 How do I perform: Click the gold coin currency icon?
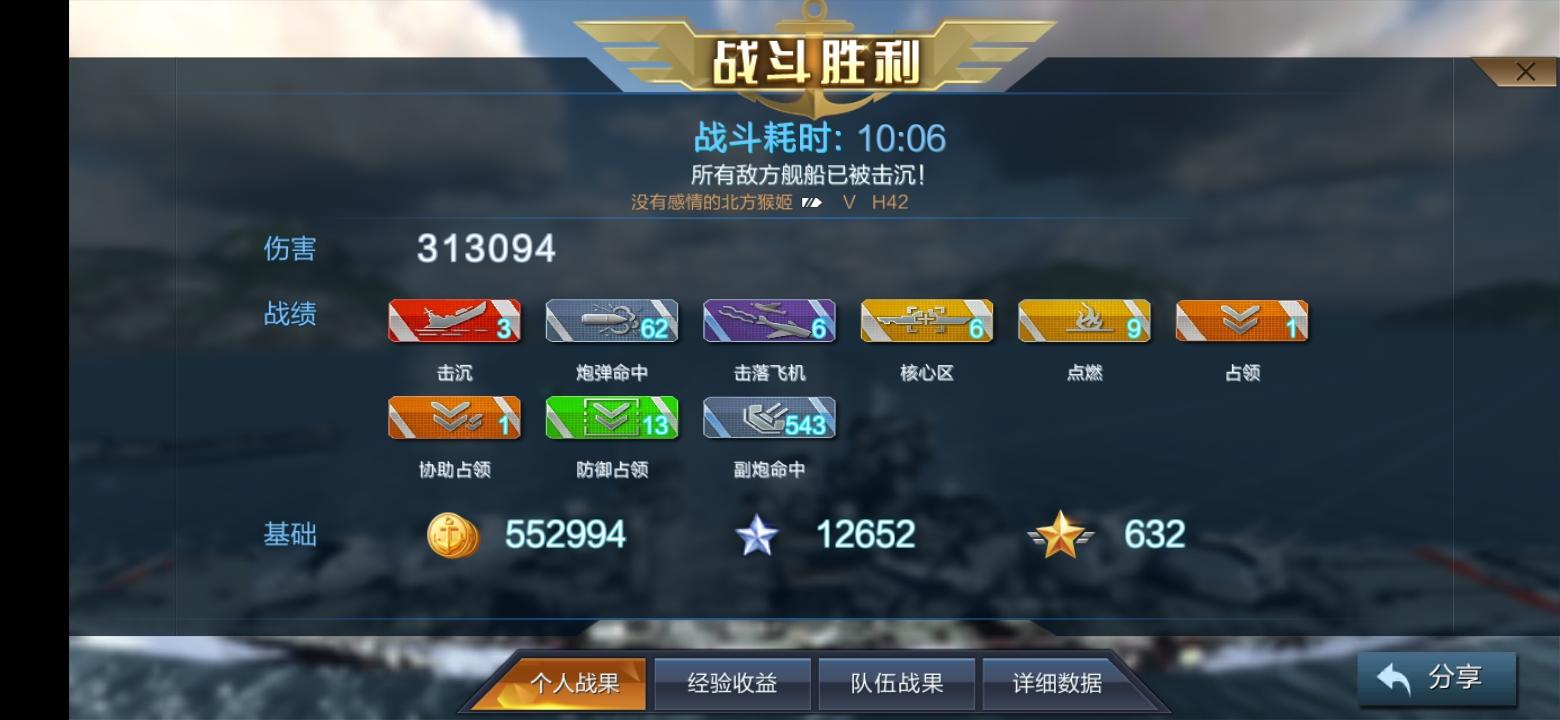pyautogui.click(x=452, y=534)
